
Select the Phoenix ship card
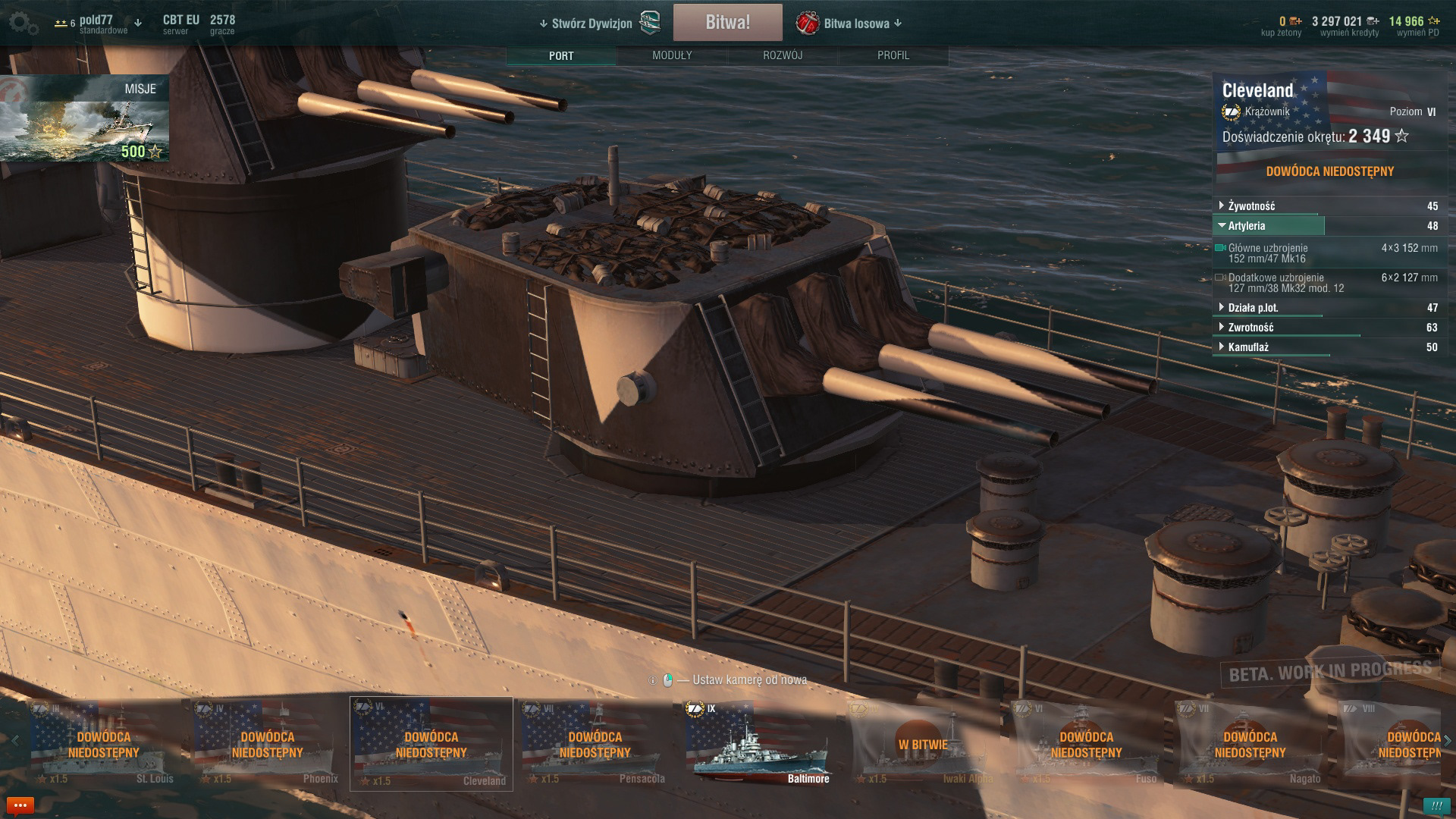tap(267, 743)
